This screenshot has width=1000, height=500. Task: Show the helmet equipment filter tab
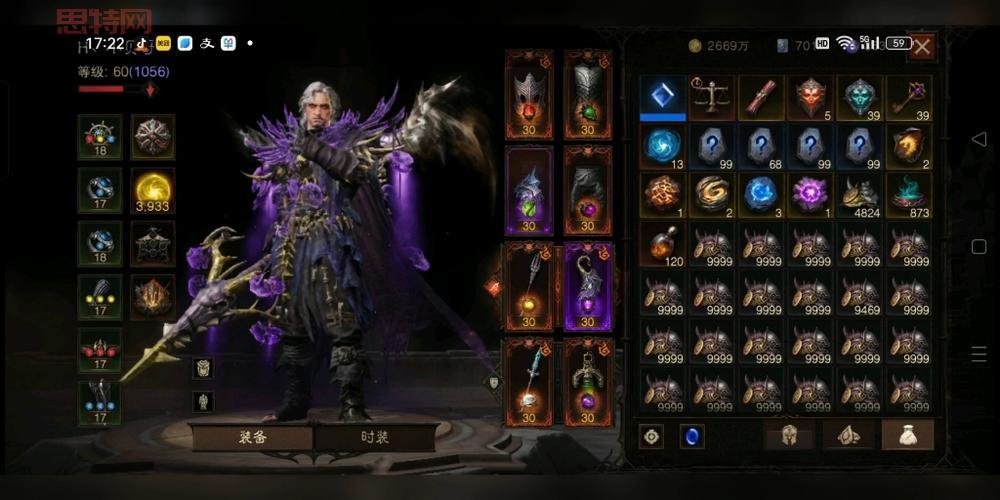click(789, 435)
